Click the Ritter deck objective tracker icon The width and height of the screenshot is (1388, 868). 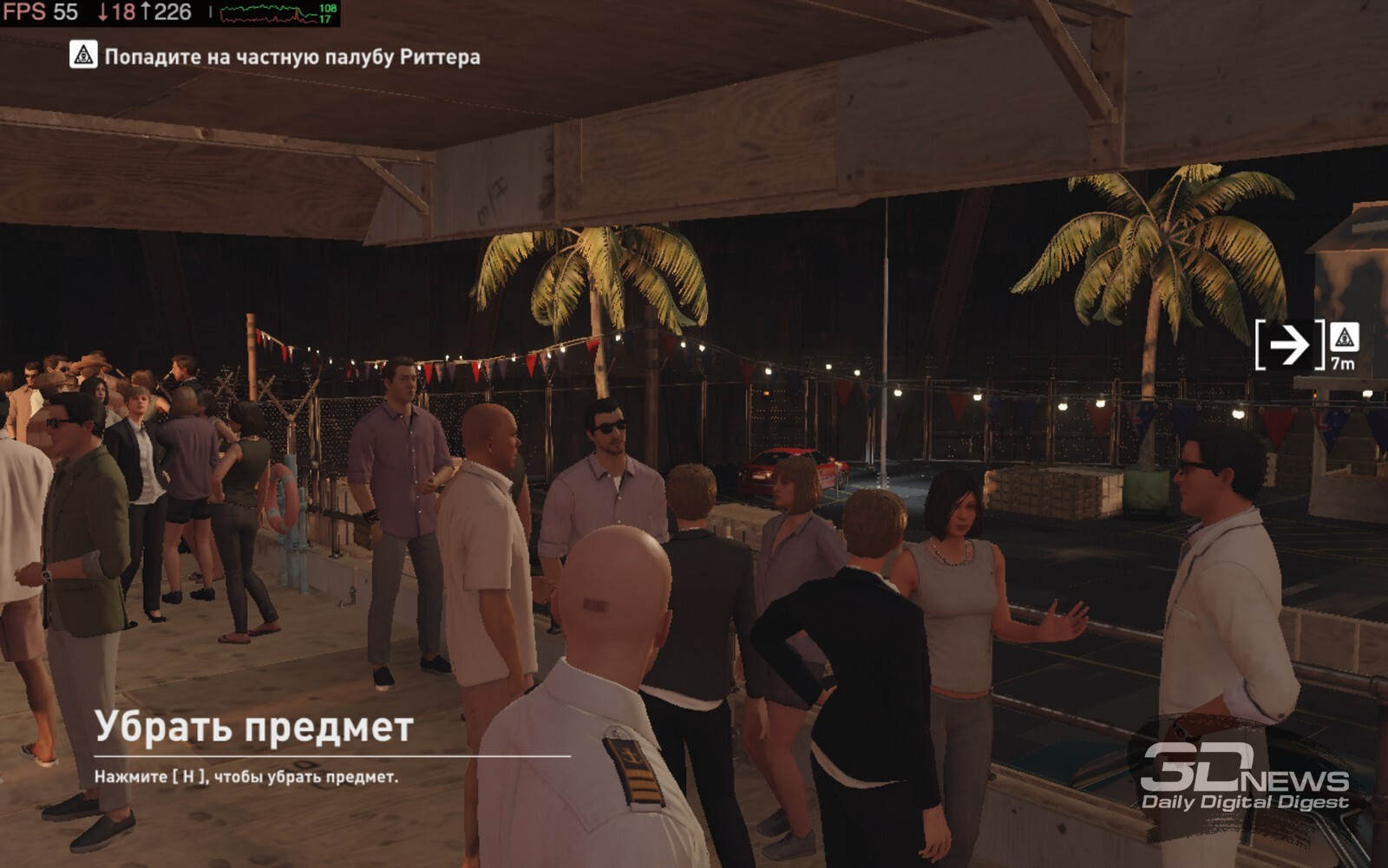click(83, 55)
